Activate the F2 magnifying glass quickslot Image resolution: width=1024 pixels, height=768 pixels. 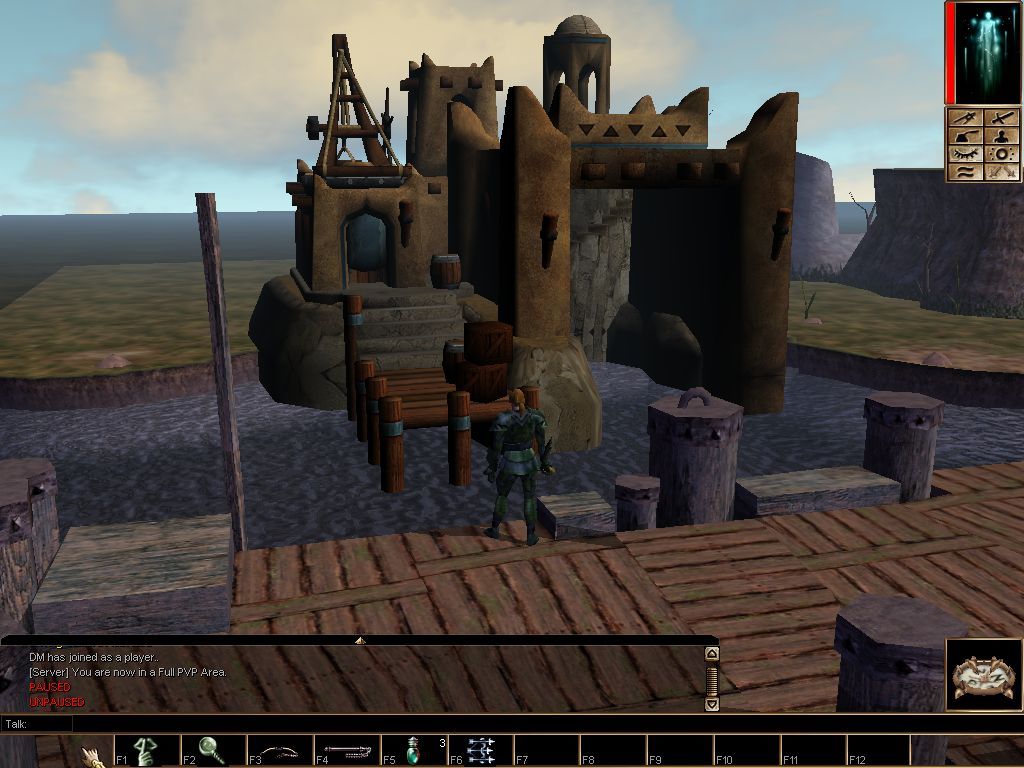click(214, 751)
